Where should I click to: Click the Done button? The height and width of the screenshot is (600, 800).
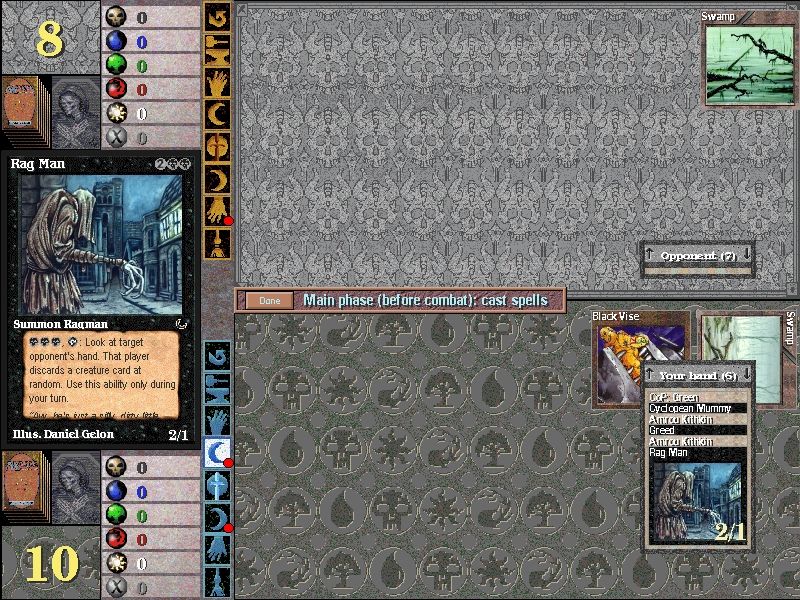pyautogui.click(x=269, y=300)
